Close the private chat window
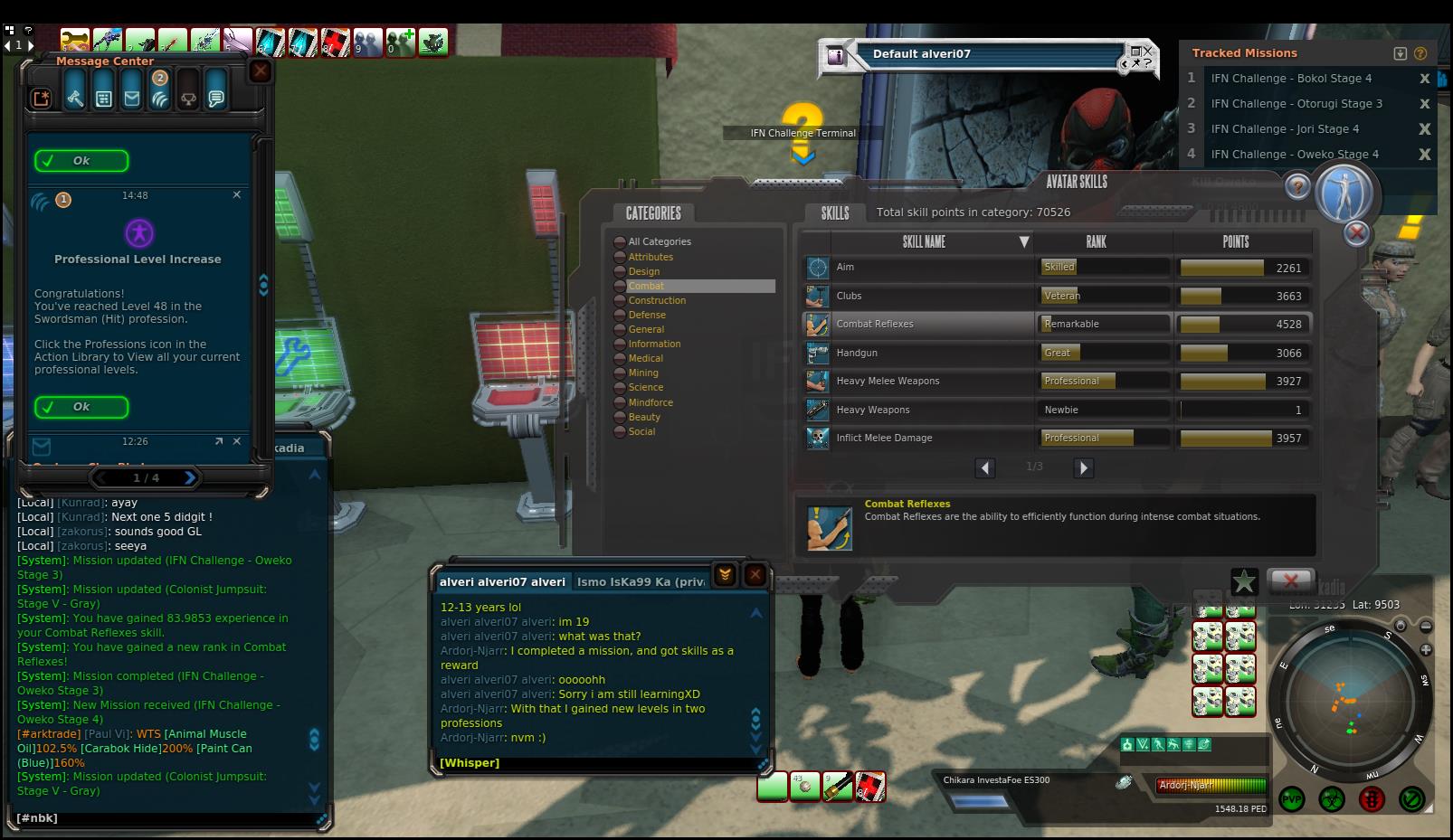 755,574
